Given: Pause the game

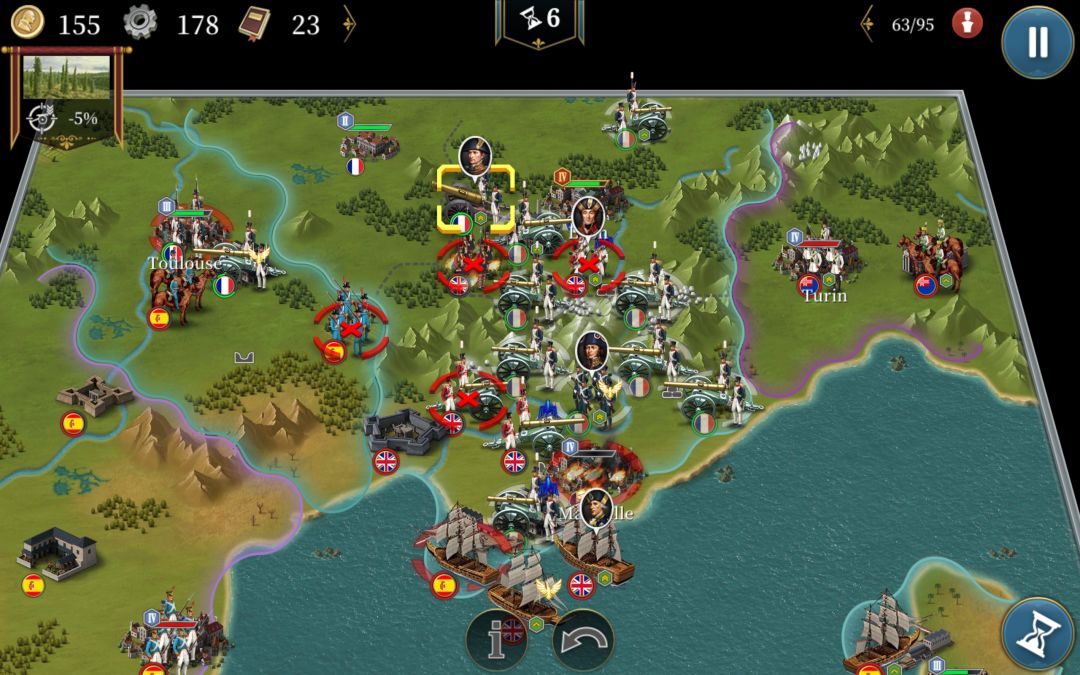Looking at the screenshot, I should 1038,41.
